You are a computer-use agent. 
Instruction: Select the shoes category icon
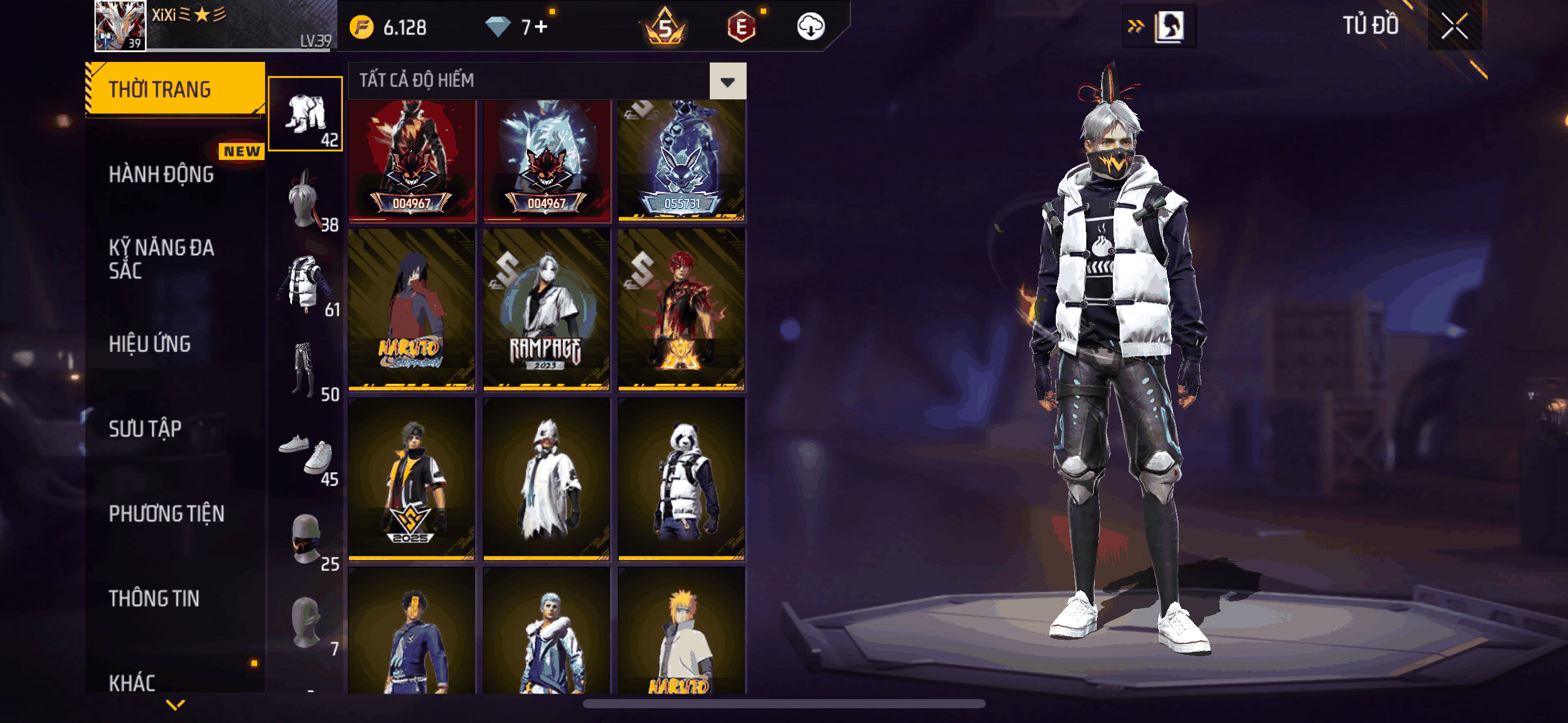coord(305,454)
